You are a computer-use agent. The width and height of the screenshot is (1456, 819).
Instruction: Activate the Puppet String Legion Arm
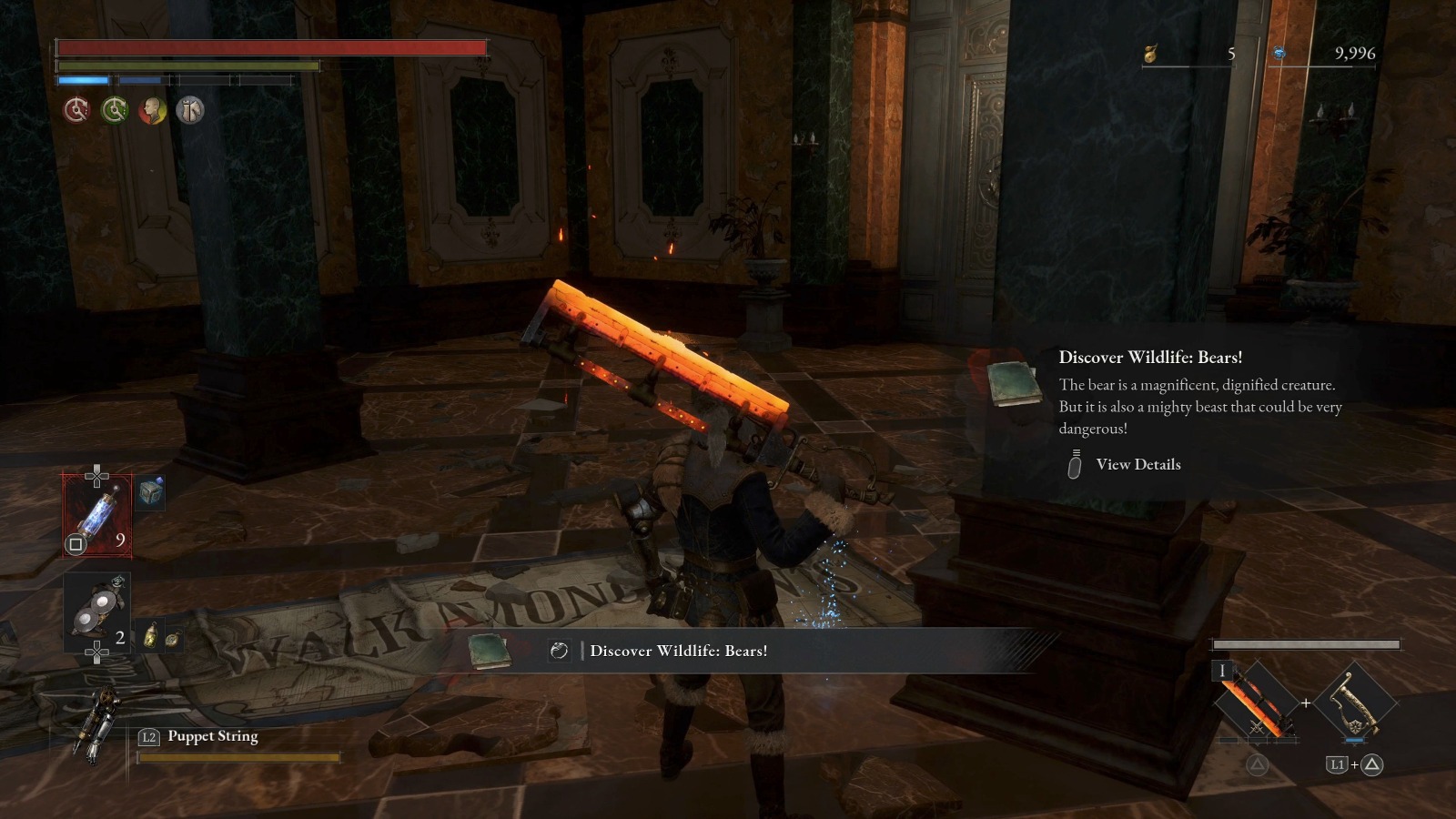point(95,723)
